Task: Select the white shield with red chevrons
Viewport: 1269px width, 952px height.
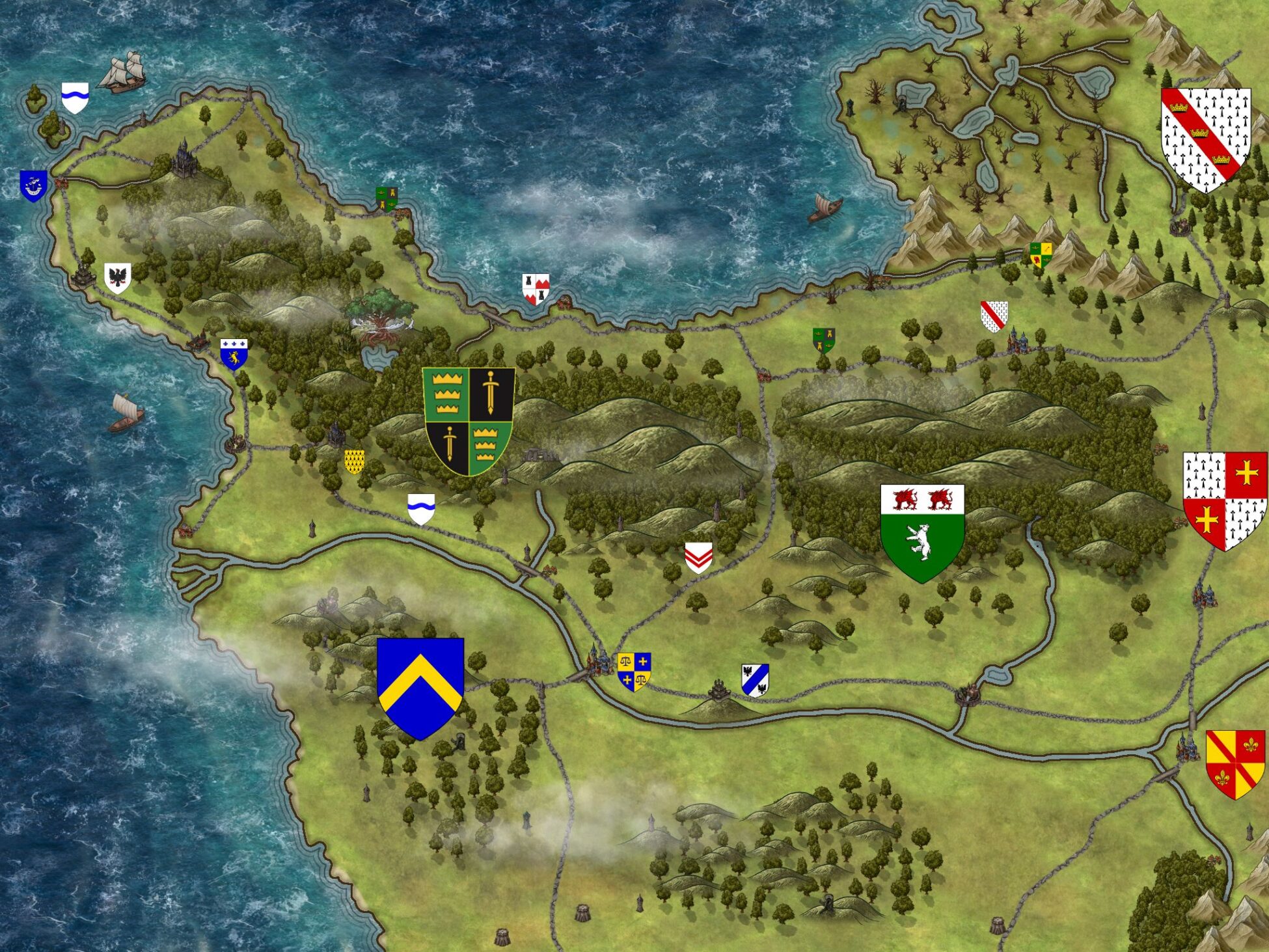Action: pos(699,557)
